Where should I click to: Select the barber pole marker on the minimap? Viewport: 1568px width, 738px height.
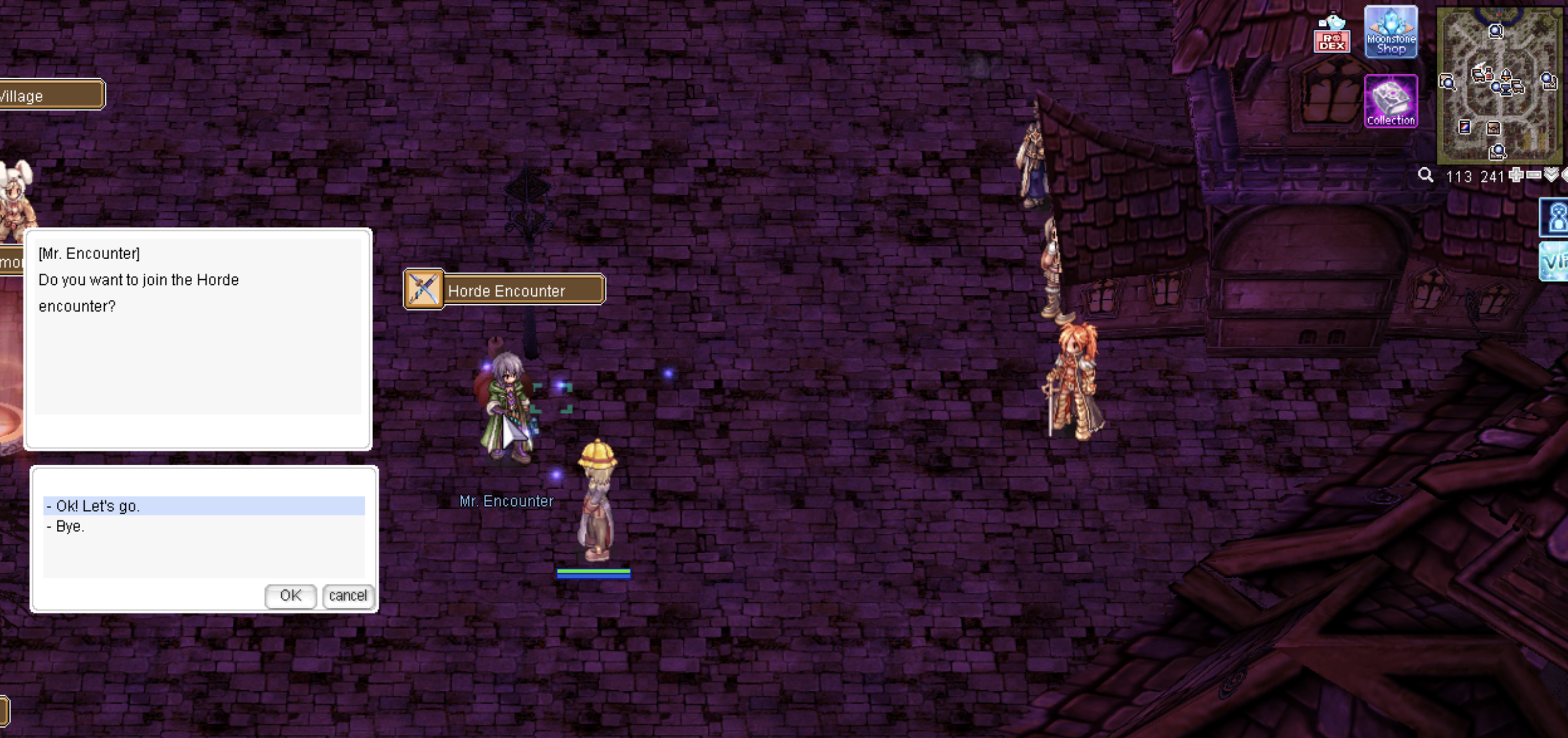1465,127
